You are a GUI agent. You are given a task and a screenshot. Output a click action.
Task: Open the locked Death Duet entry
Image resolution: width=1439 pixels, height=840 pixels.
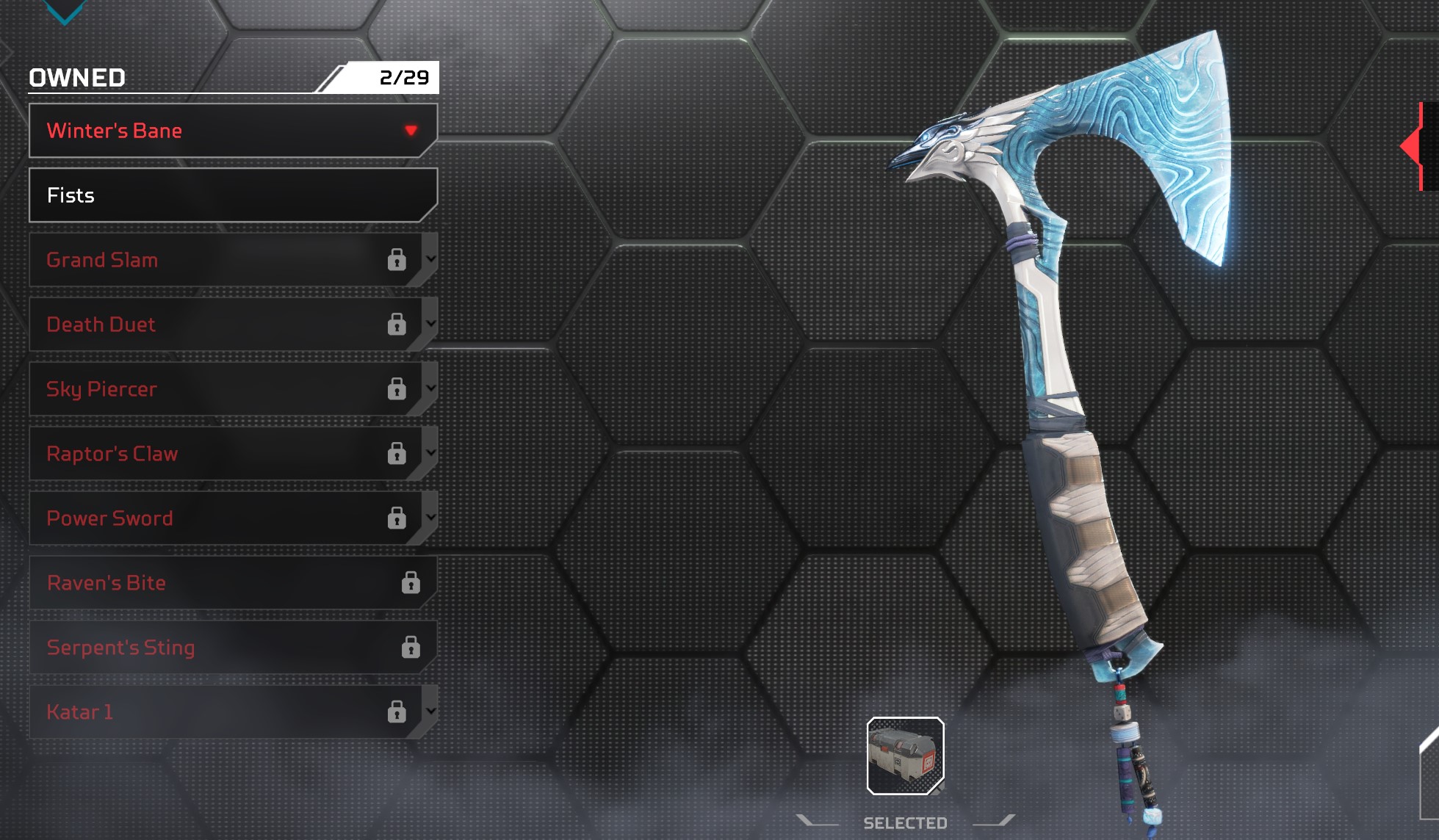pos(220,325)
